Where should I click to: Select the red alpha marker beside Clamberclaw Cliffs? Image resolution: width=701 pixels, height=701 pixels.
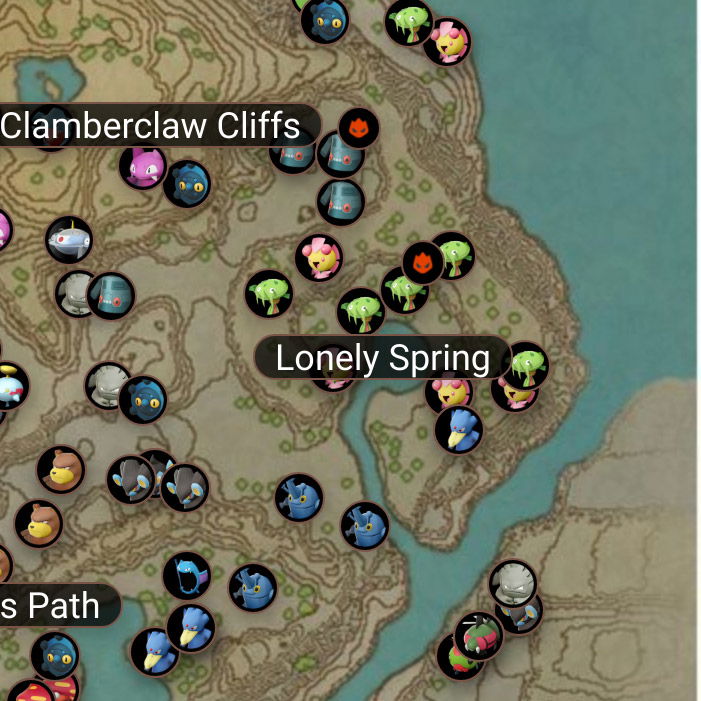pyautogui.click(x=358, y=128)
